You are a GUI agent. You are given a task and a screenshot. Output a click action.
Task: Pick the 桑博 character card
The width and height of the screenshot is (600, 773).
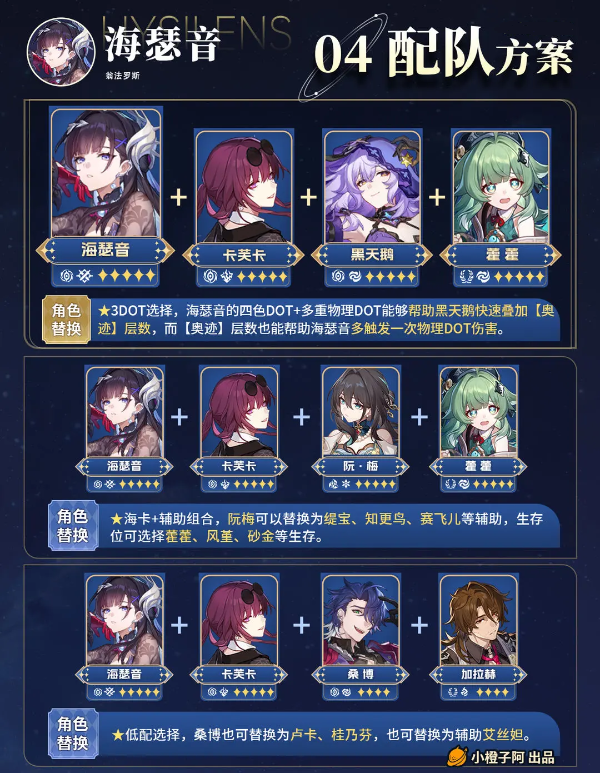click(359, 631)
